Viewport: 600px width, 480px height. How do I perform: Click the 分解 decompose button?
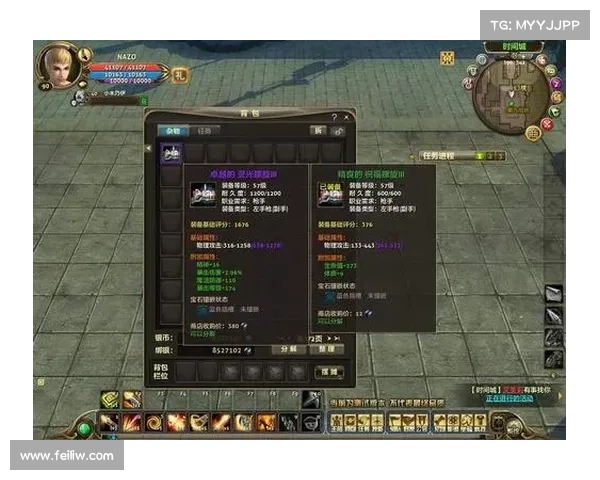click(x=288, y=350)
